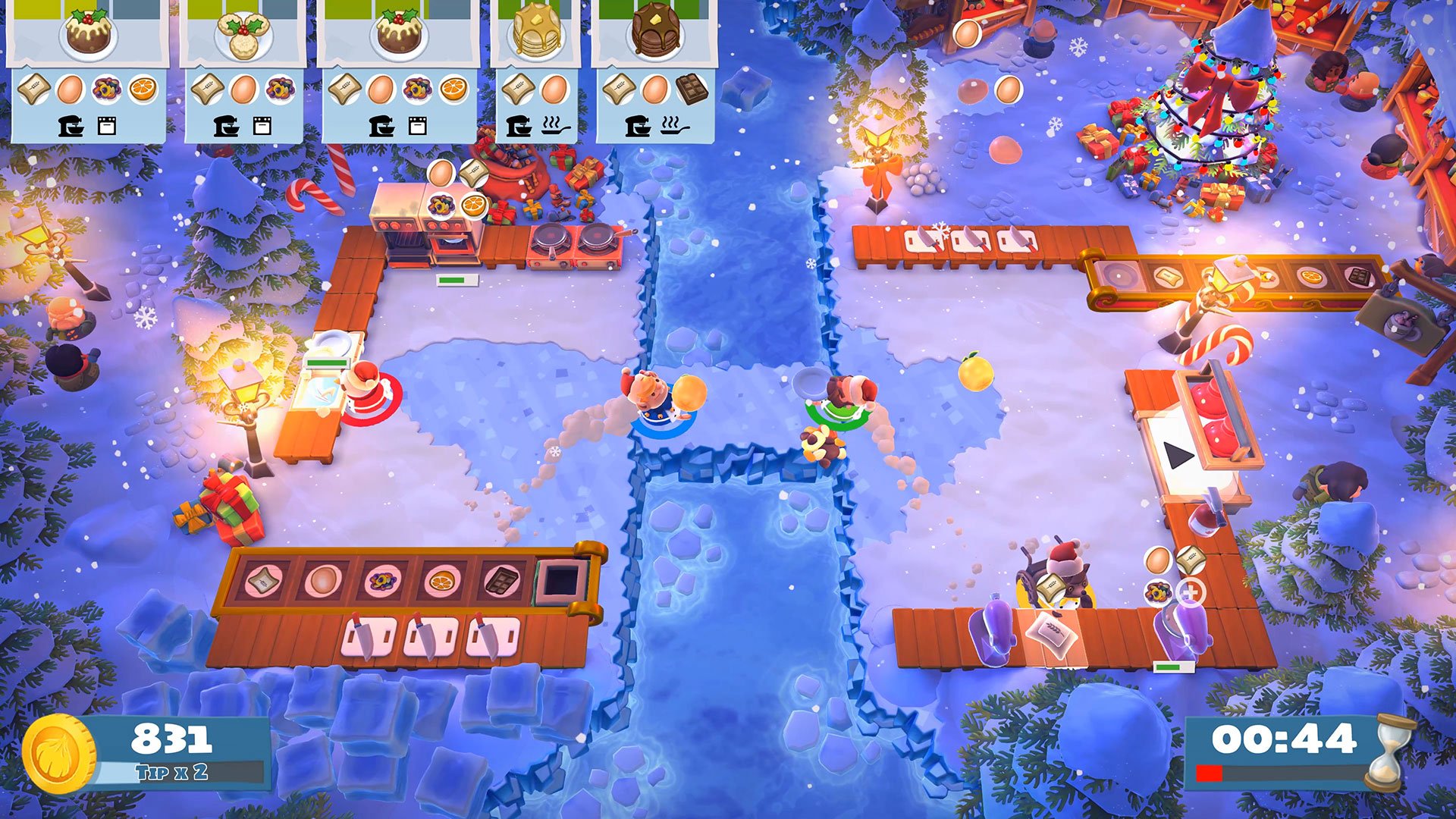Toggle the chocolate pancakes order card
The image size is (1456, 819).
pyautogui.click(x=656, y=30)
